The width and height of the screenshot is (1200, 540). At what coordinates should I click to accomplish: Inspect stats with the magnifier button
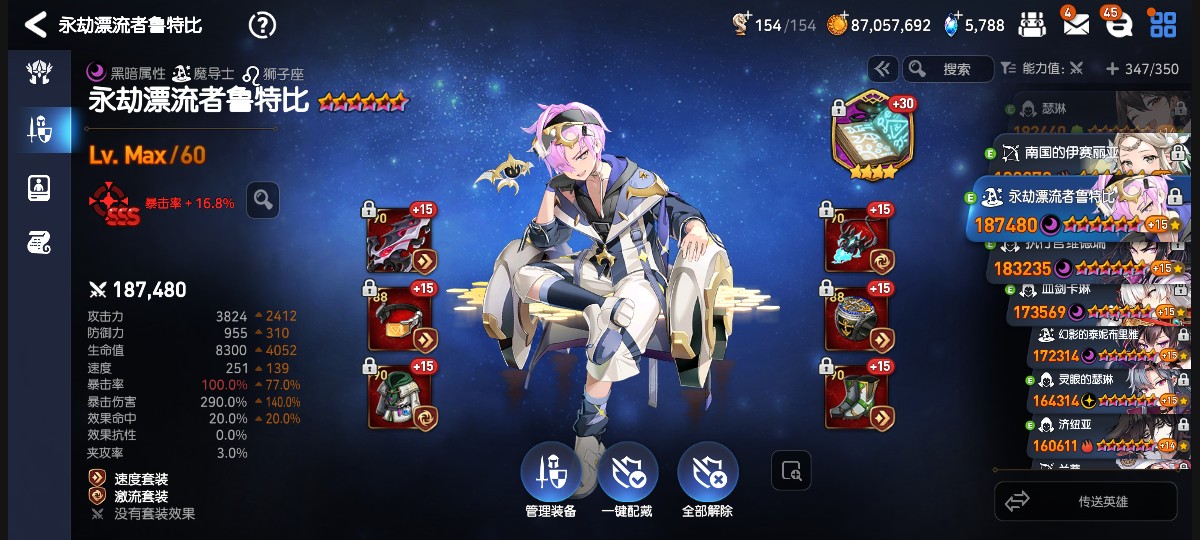click(x=263, y=200)
